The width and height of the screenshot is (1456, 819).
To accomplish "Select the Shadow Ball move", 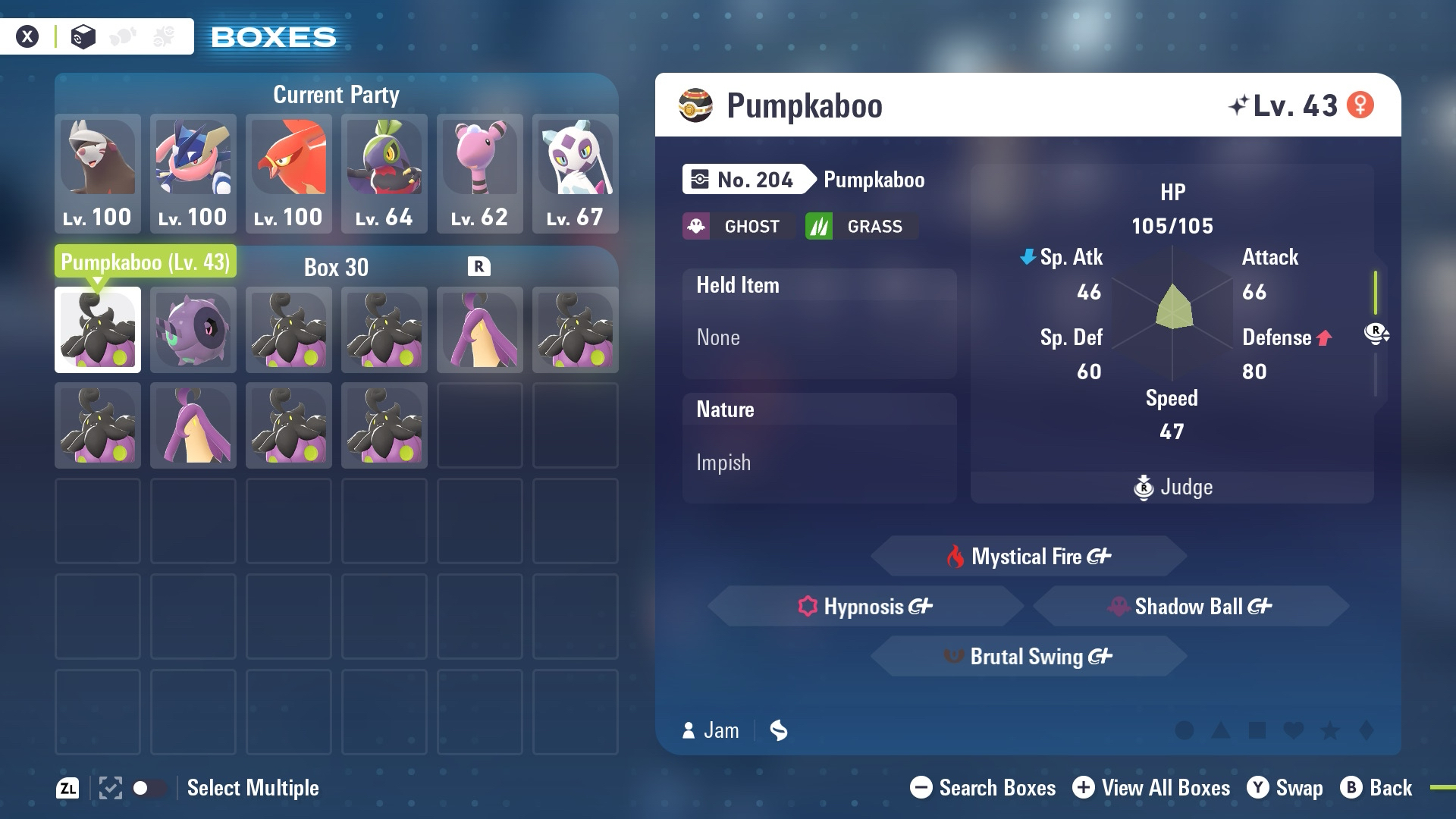I will 1191,607.
